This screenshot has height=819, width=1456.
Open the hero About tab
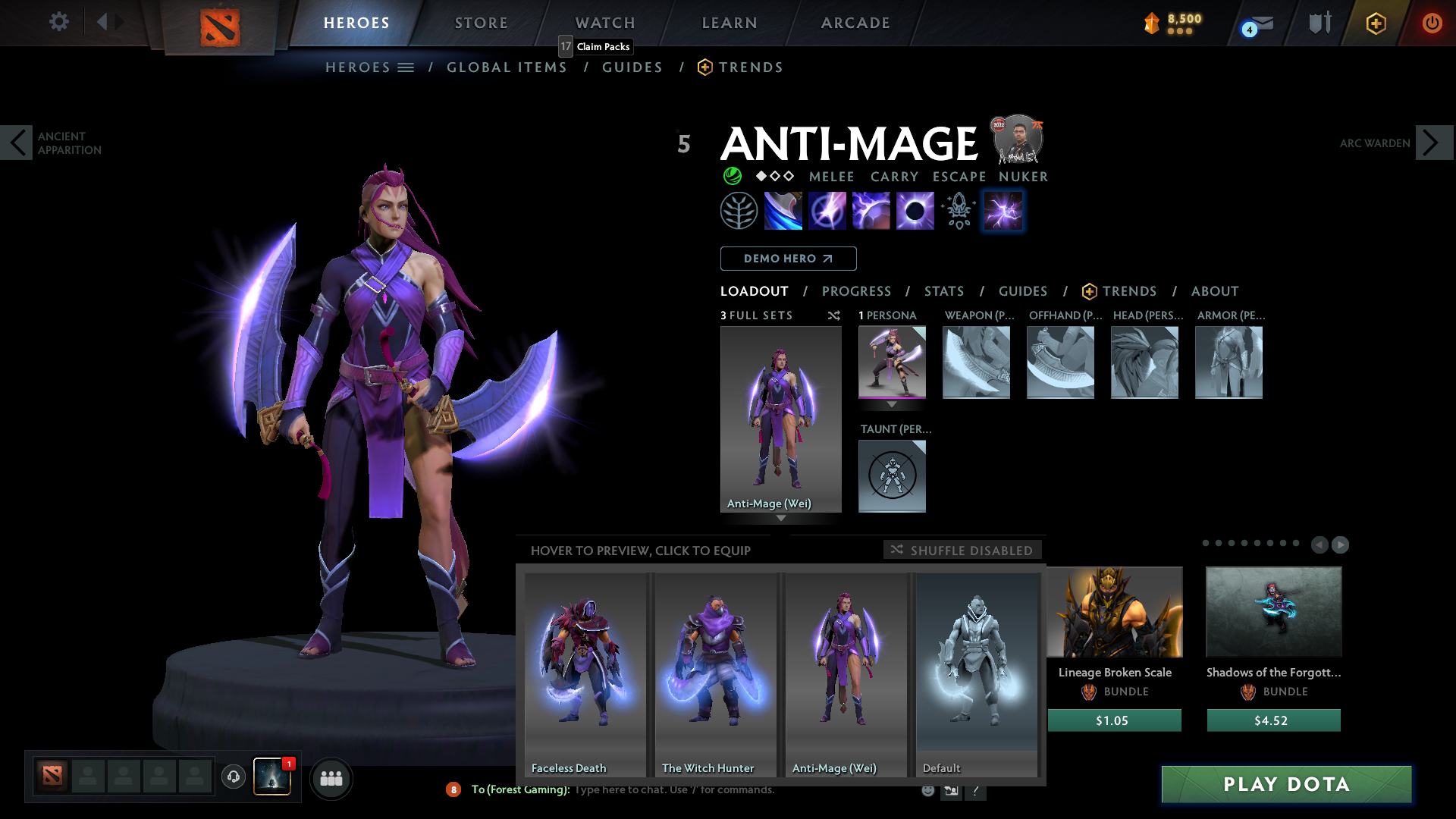[x=1215, y=291]
